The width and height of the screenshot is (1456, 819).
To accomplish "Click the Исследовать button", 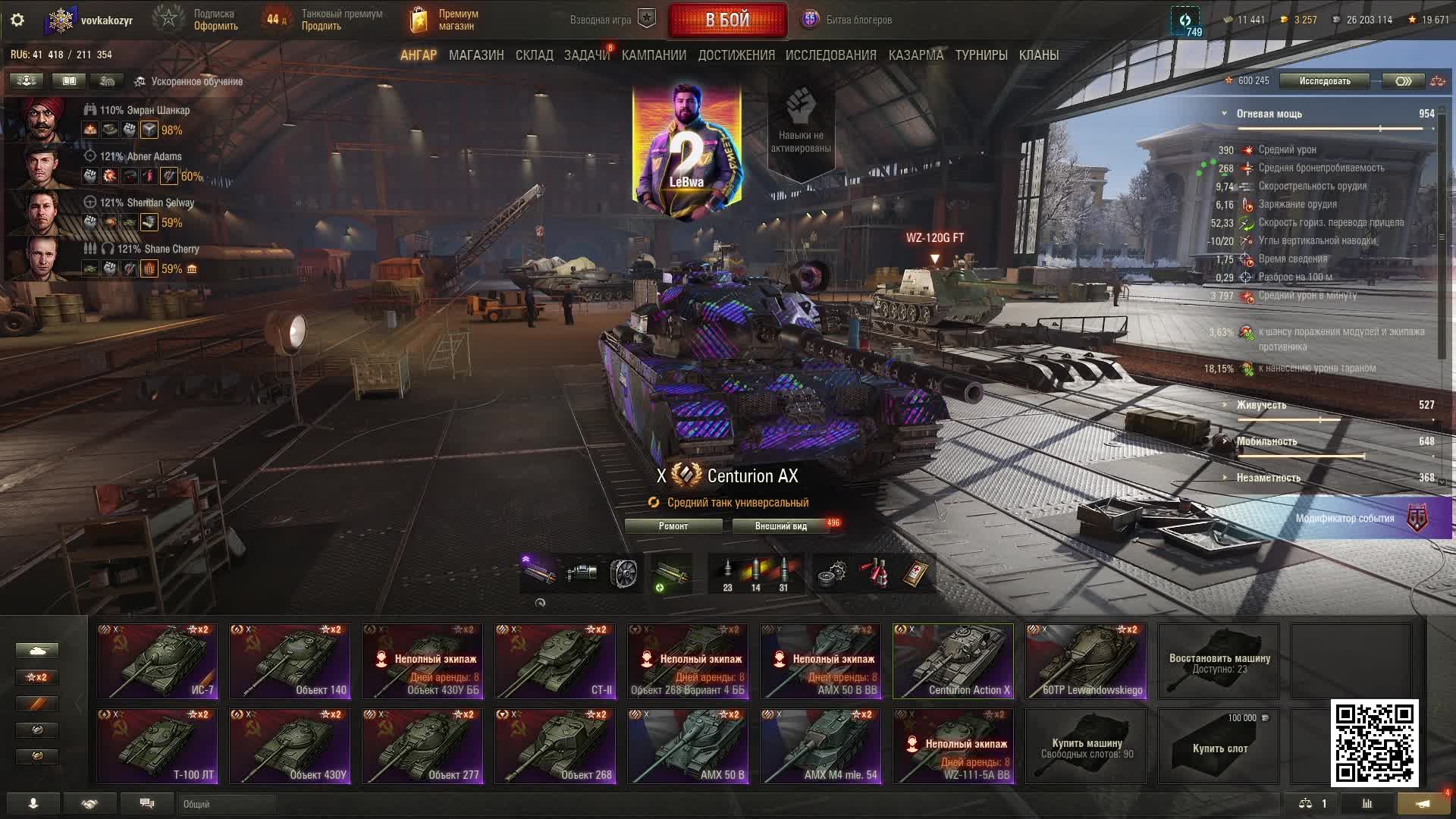I will pos(1324,81).
